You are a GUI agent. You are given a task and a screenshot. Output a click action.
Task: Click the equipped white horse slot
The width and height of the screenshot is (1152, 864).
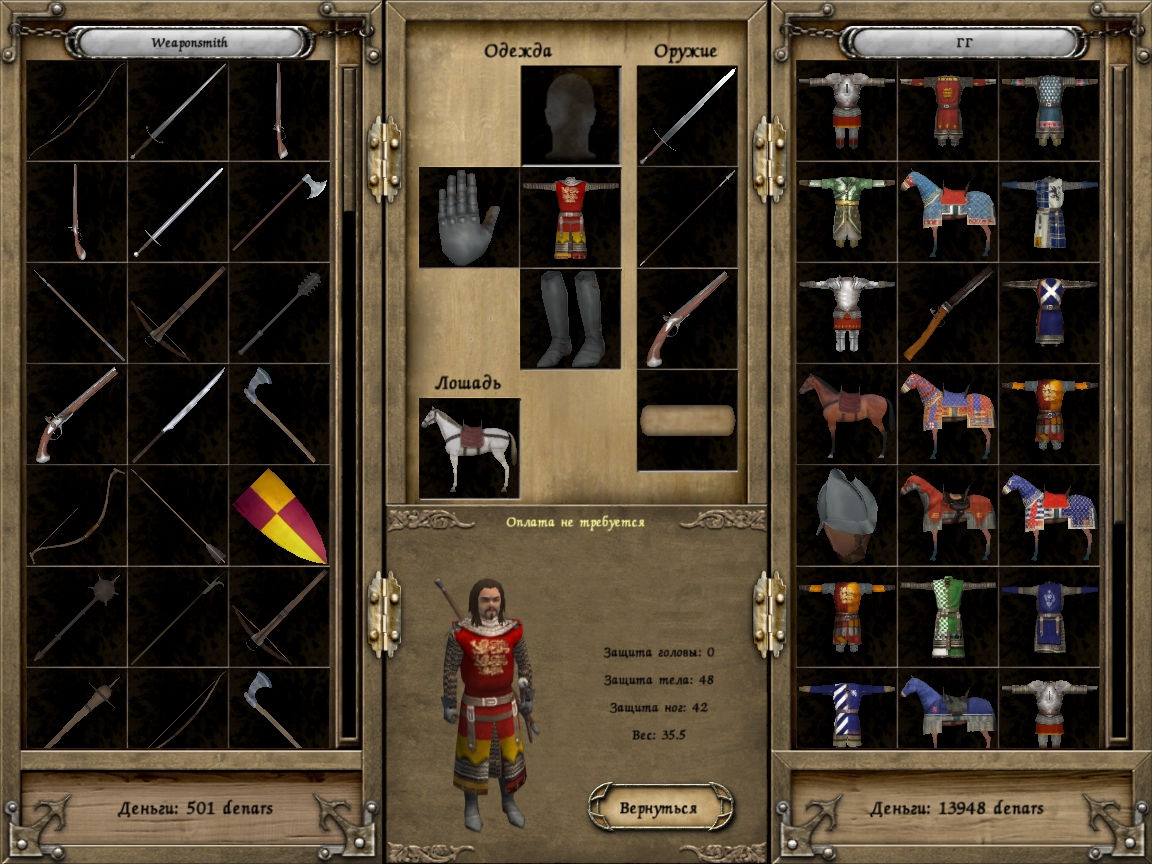[469, 448]
